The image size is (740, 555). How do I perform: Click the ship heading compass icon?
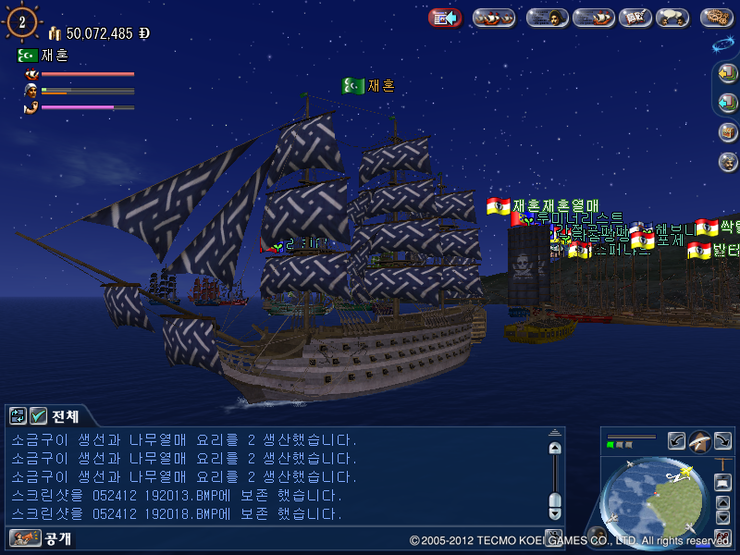pyautogui.click(x=700, y=441)
